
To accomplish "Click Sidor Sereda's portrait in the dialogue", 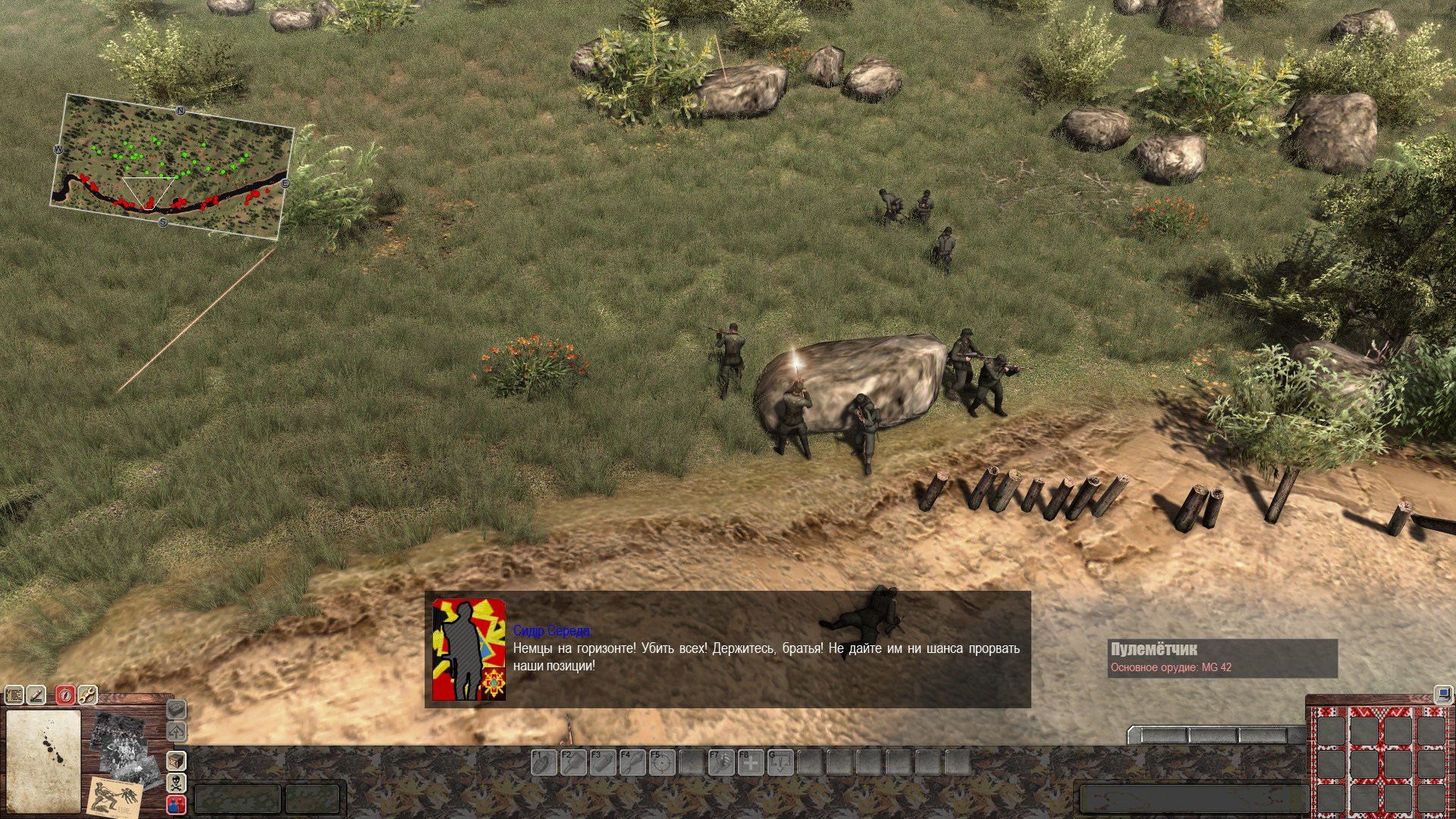I will point(469,649).
